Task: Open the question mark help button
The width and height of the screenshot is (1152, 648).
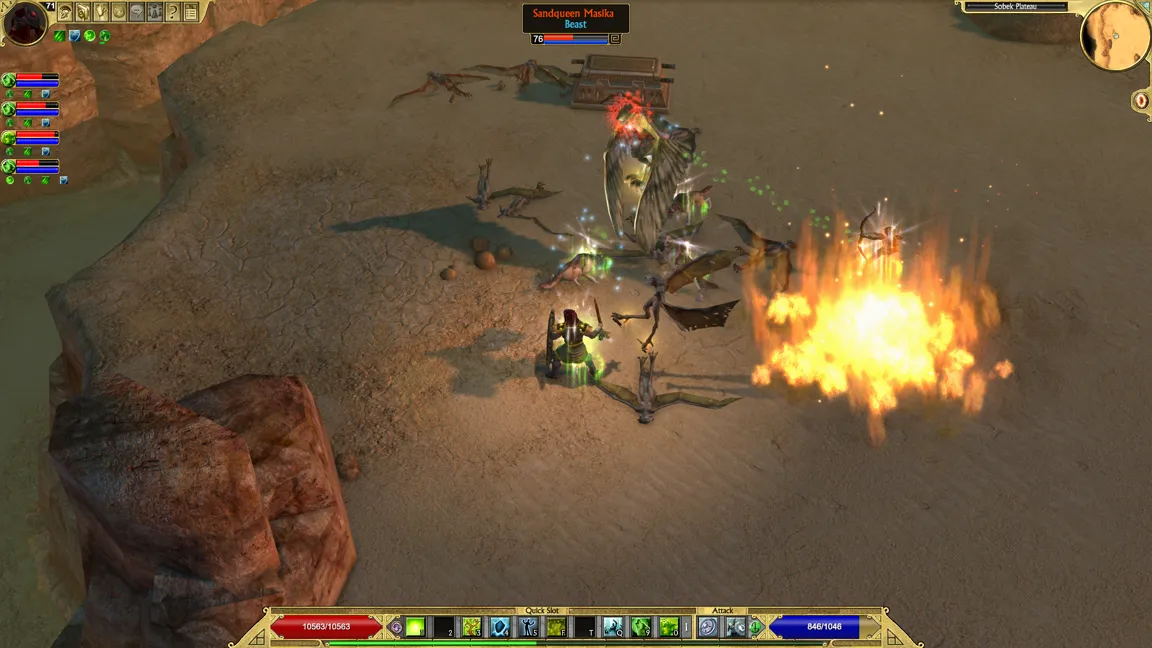Action: (173, 12)
